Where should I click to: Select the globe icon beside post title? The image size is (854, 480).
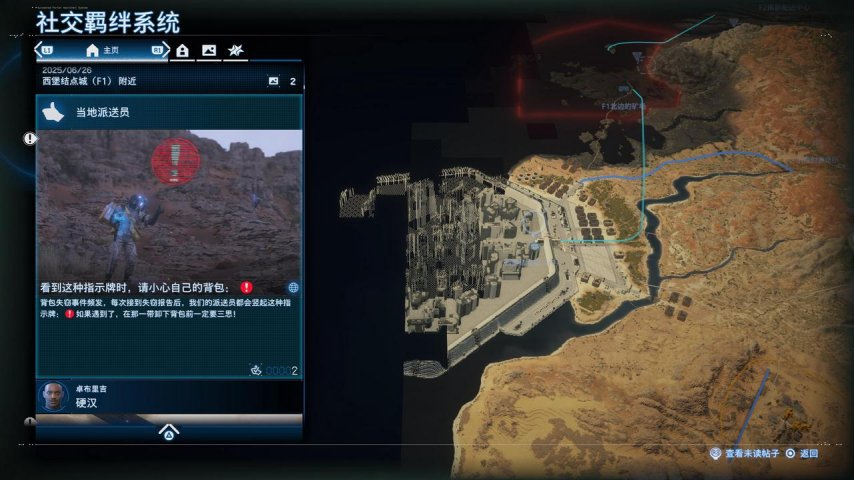tap(293, 287)
